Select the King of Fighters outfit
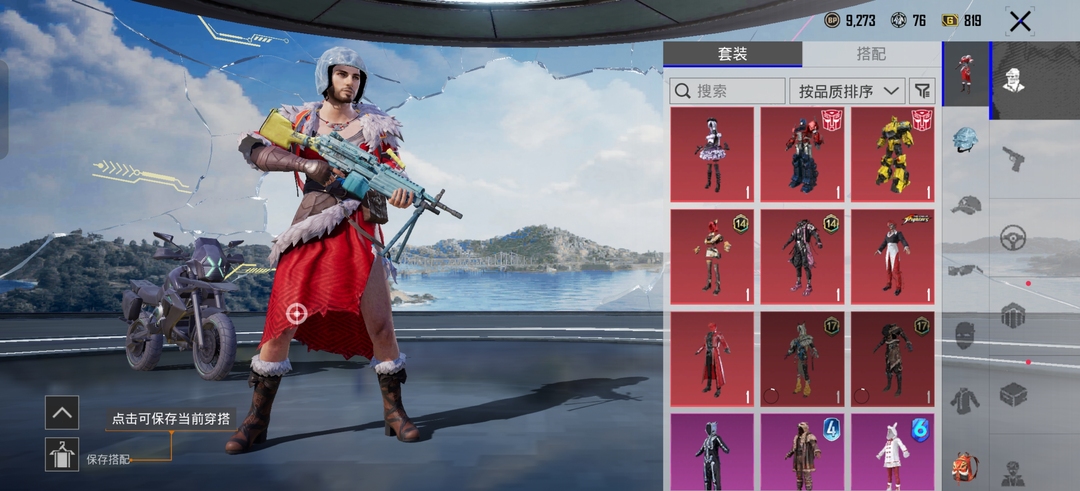 click(x=893, y=257)
